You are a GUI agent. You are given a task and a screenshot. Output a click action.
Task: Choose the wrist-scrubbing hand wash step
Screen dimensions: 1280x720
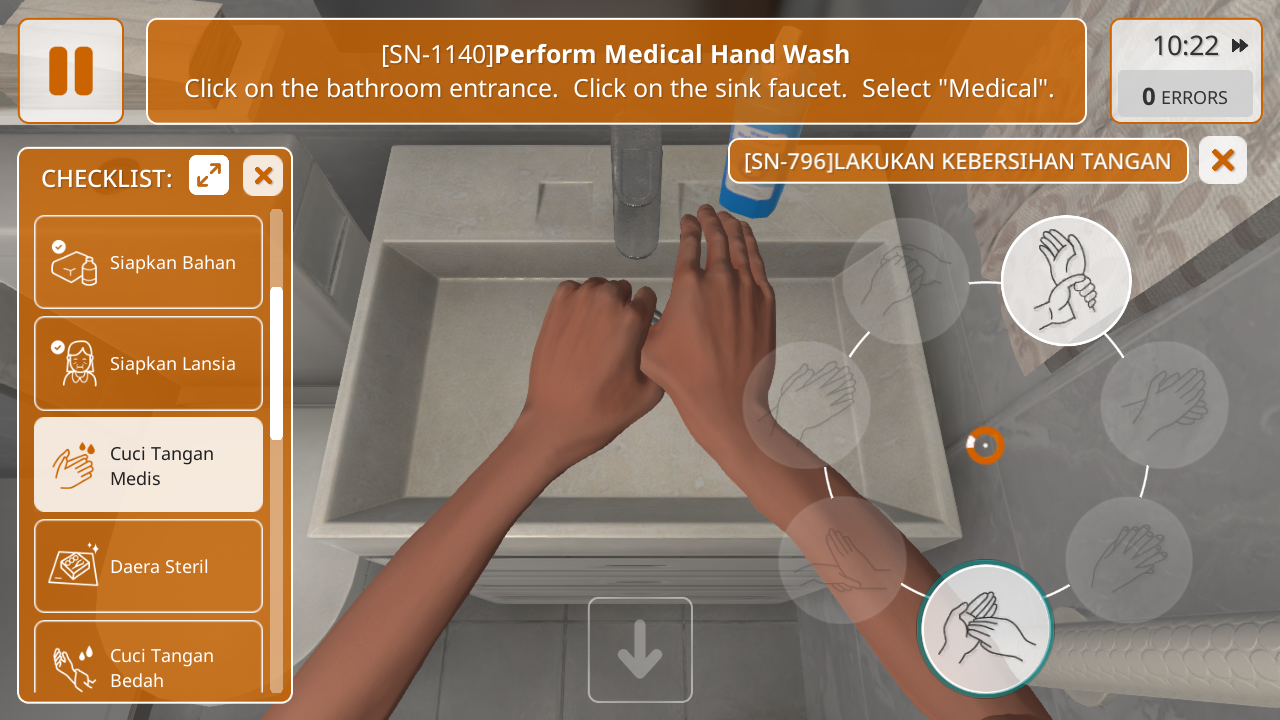pyautogui.click(x=1066, y=280)
